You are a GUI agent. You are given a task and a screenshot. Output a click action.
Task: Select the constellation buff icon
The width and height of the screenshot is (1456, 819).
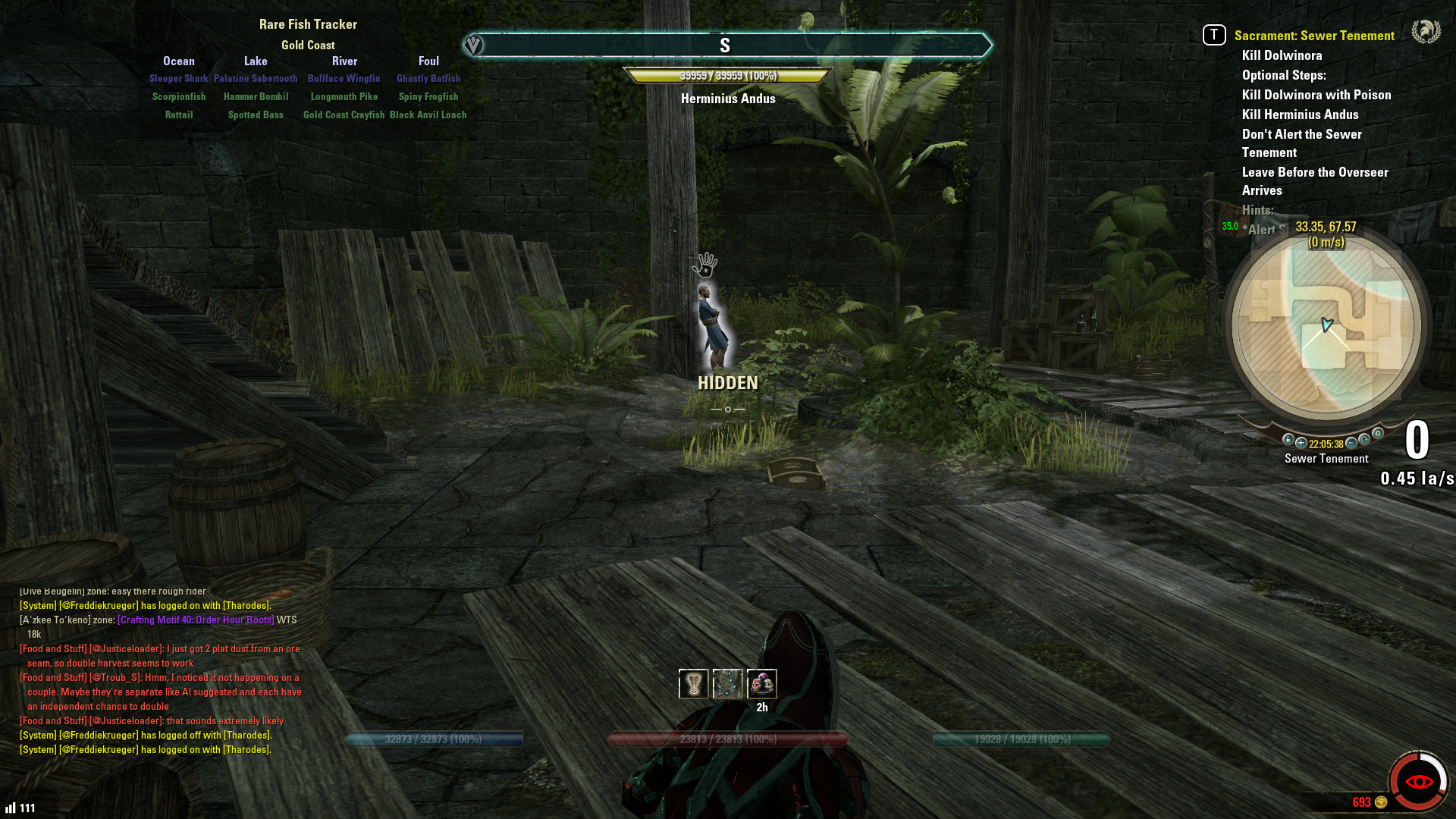pyautogui.click(x=727, y=684)
